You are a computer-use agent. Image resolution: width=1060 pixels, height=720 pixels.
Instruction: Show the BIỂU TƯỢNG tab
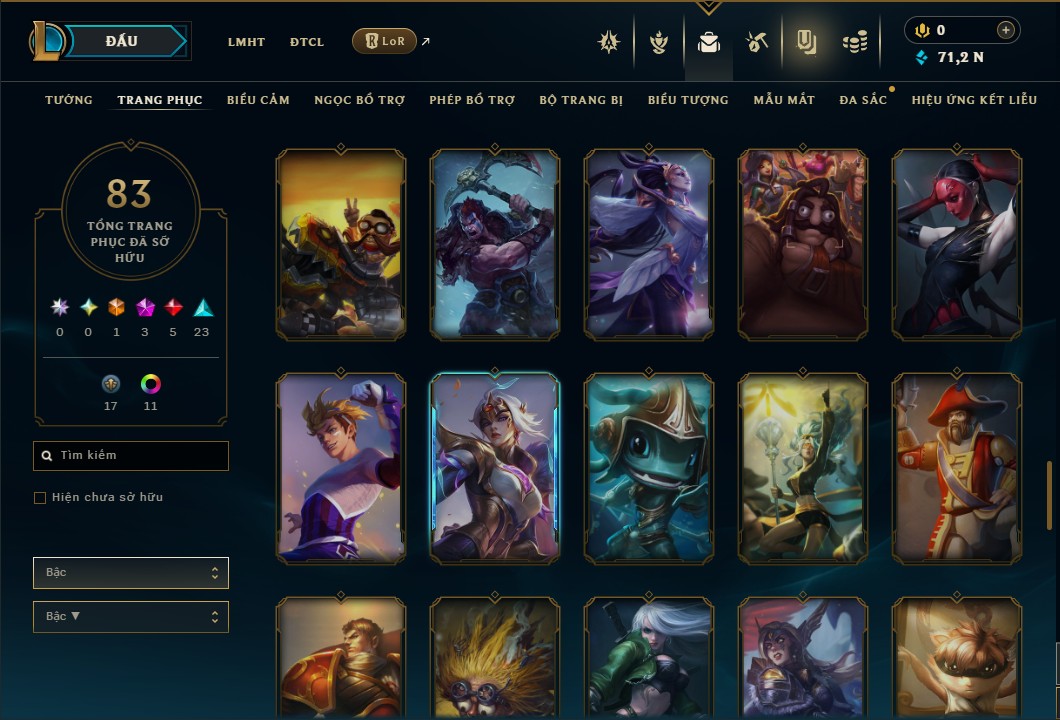pos(688,100)
